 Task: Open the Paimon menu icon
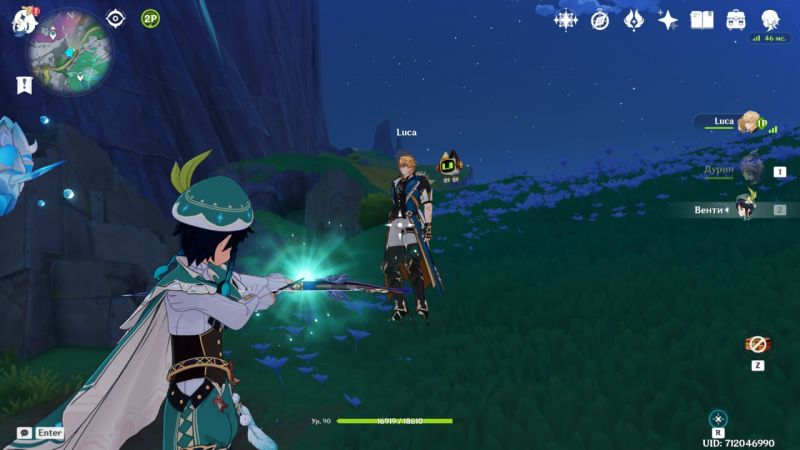(x=22, y=21)
